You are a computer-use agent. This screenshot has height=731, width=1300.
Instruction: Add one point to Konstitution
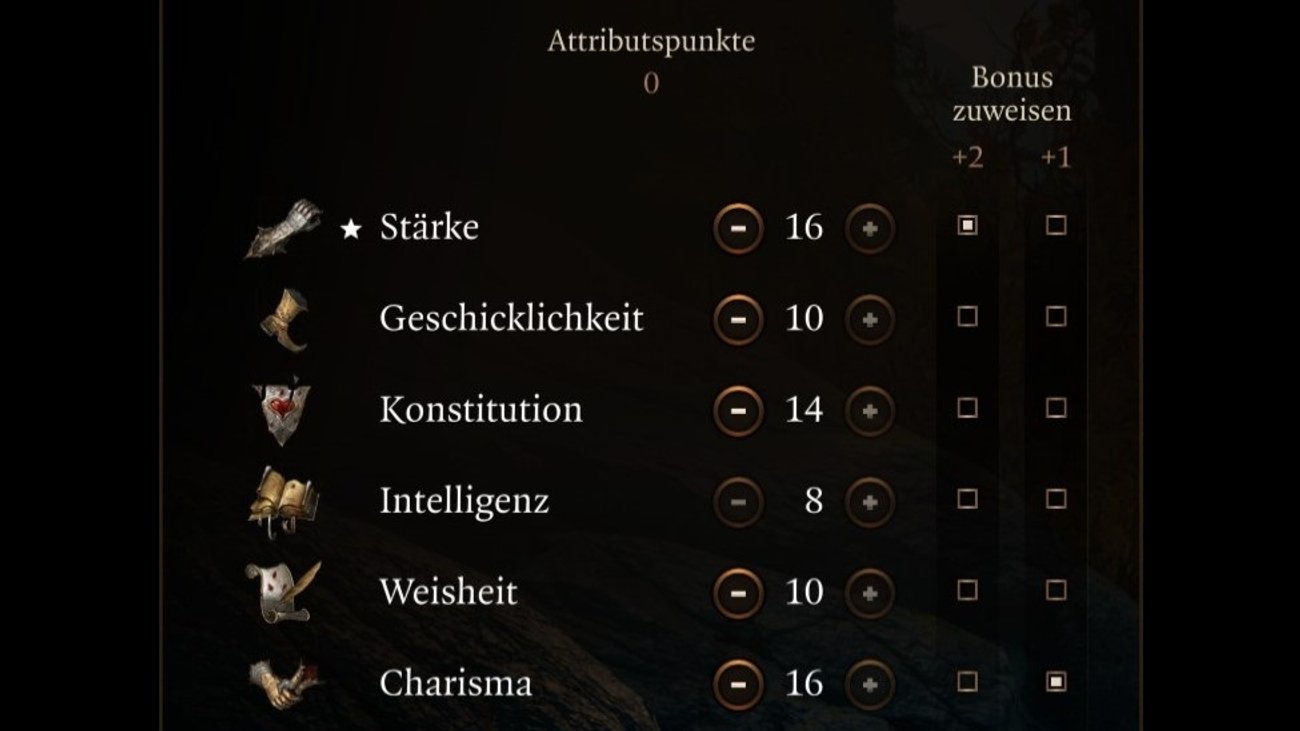pos(870,410)
